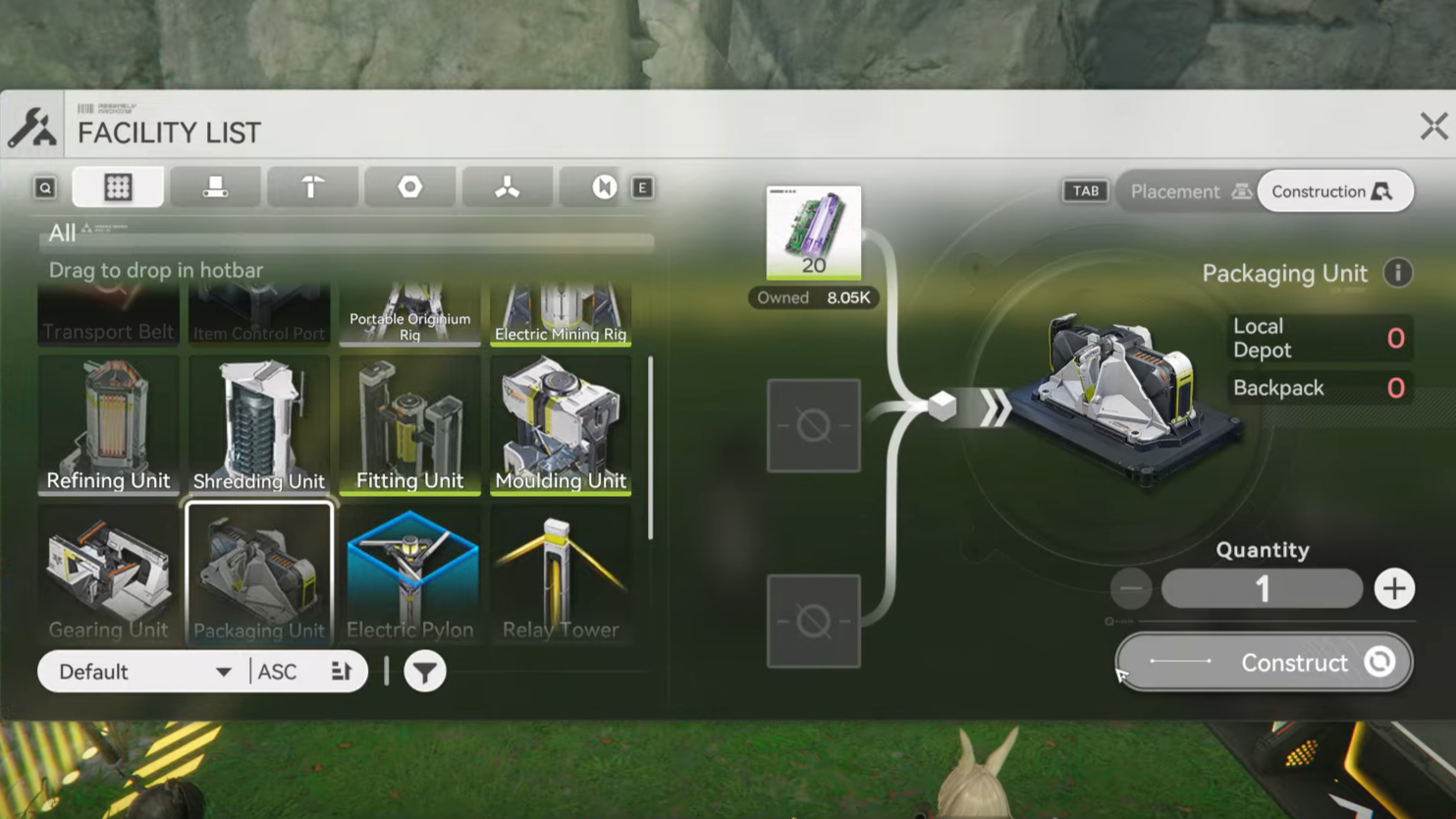This screenshot has width=1456, height=819.
Task: Show Packaging Unit info details
Action: coord(1398,273)
